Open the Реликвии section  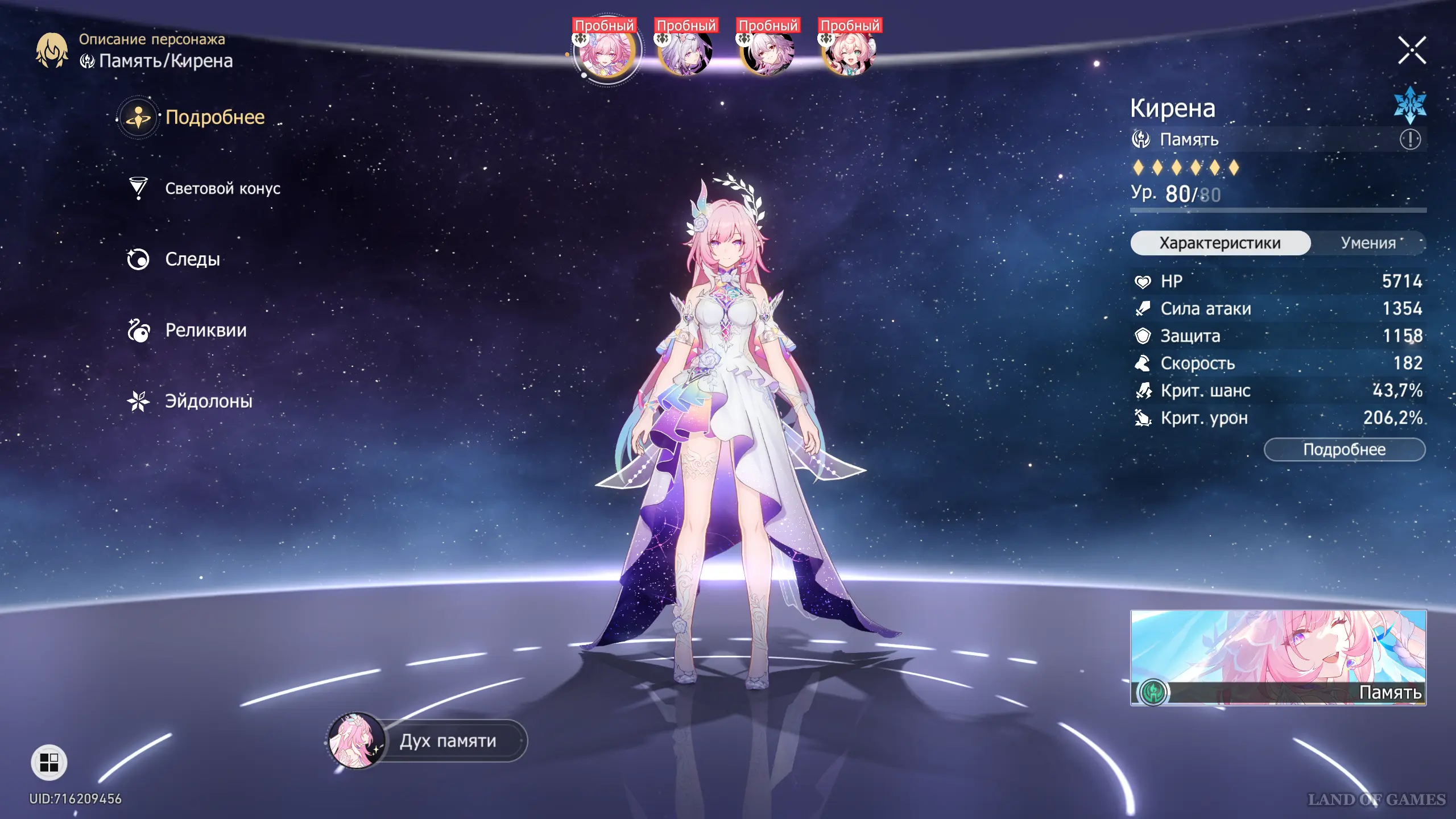[x=205, y=330]
